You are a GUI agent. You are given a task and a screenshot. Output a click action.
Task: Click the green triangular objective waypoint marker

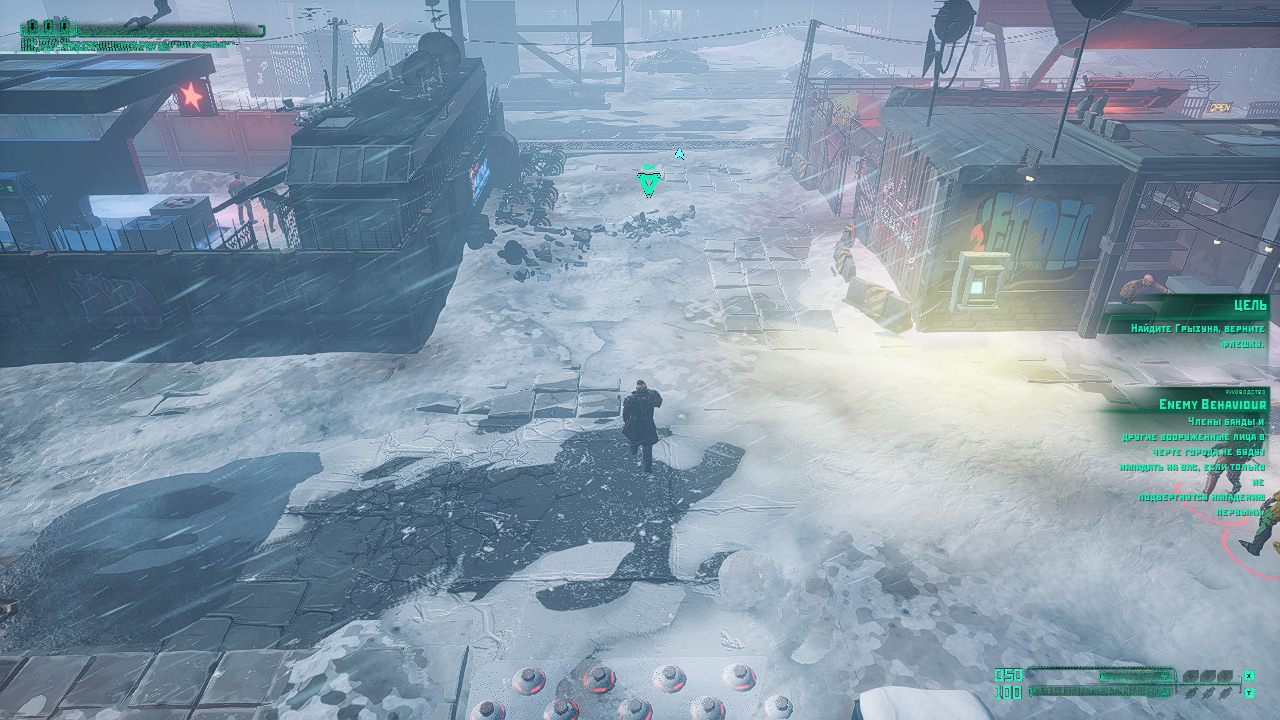pyautogui.click(x=649, y=184)
